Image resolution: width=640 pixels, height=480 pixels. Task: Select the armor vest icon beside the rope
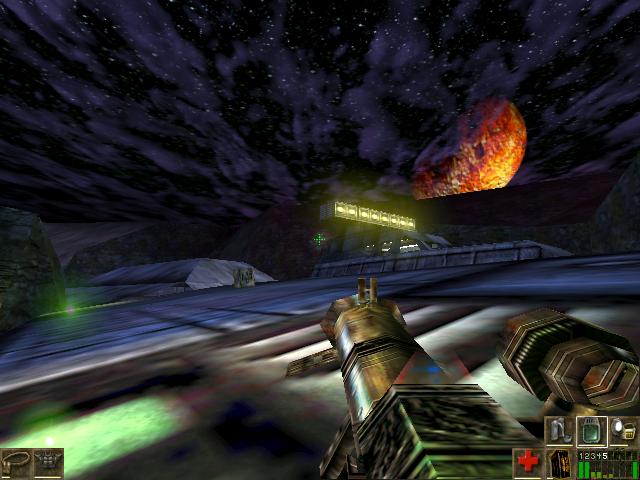coord(47,463)
